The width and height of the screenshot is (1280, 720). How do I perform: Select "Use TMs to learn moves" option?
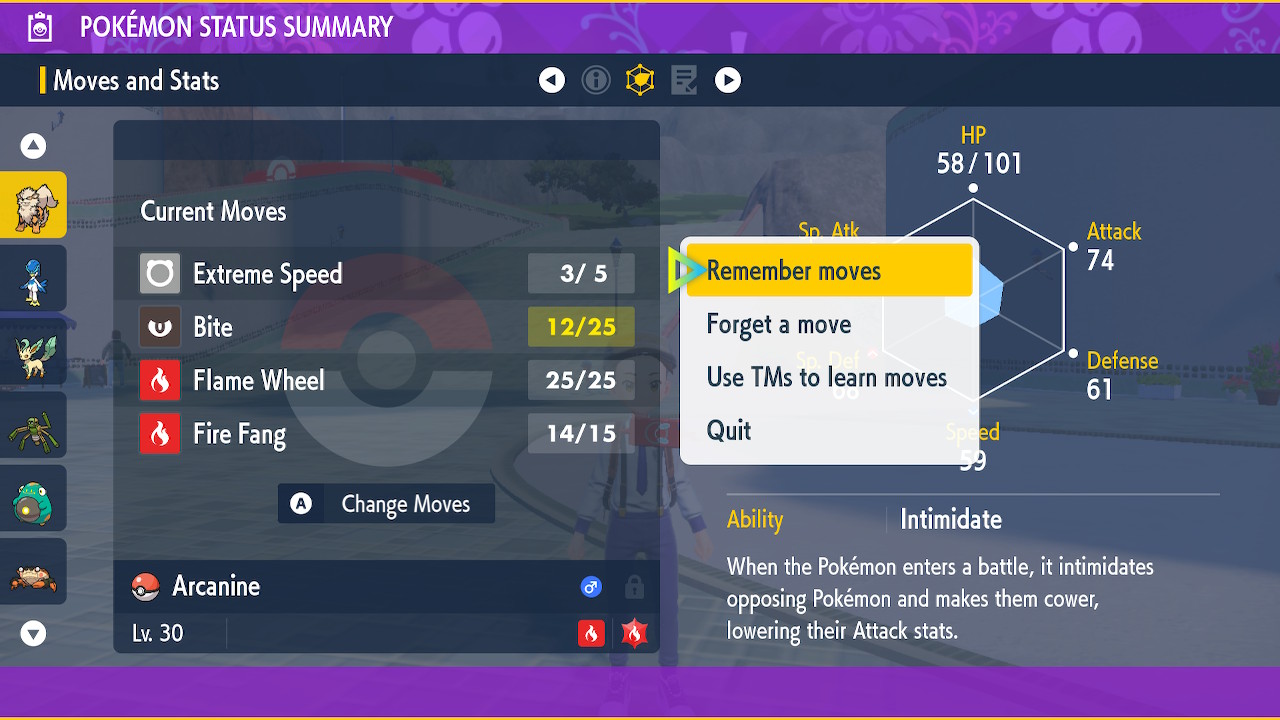click(826, 377)
